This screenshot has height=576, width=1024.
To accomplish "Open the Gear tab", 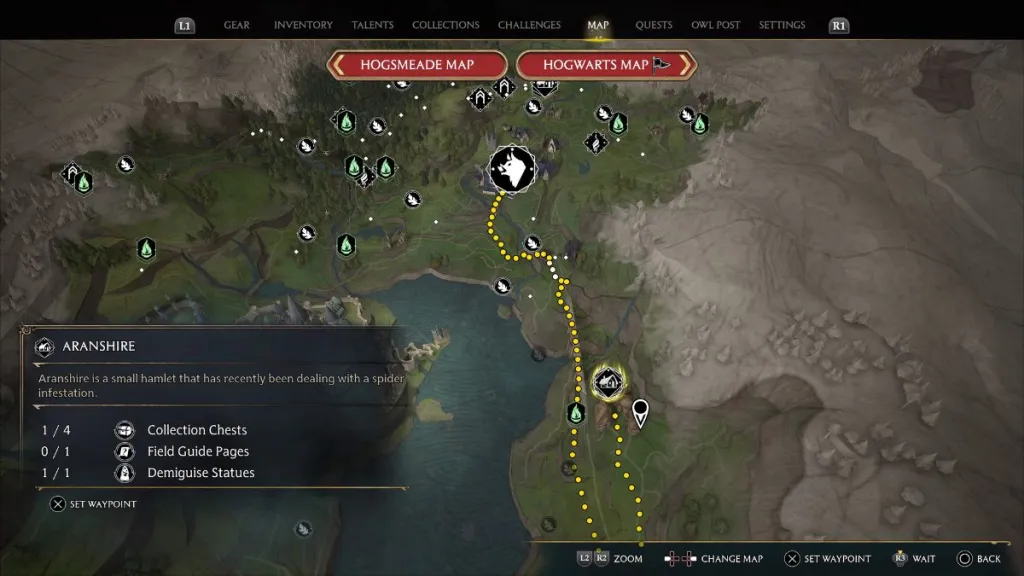I will point(237,25).
